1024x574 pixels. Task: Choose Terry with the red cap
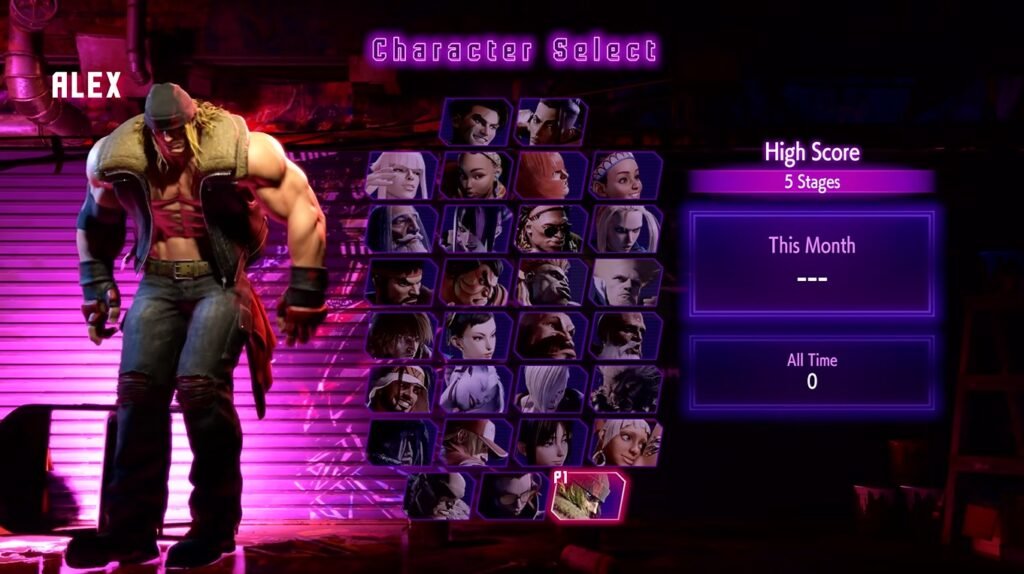coord(476,442)
